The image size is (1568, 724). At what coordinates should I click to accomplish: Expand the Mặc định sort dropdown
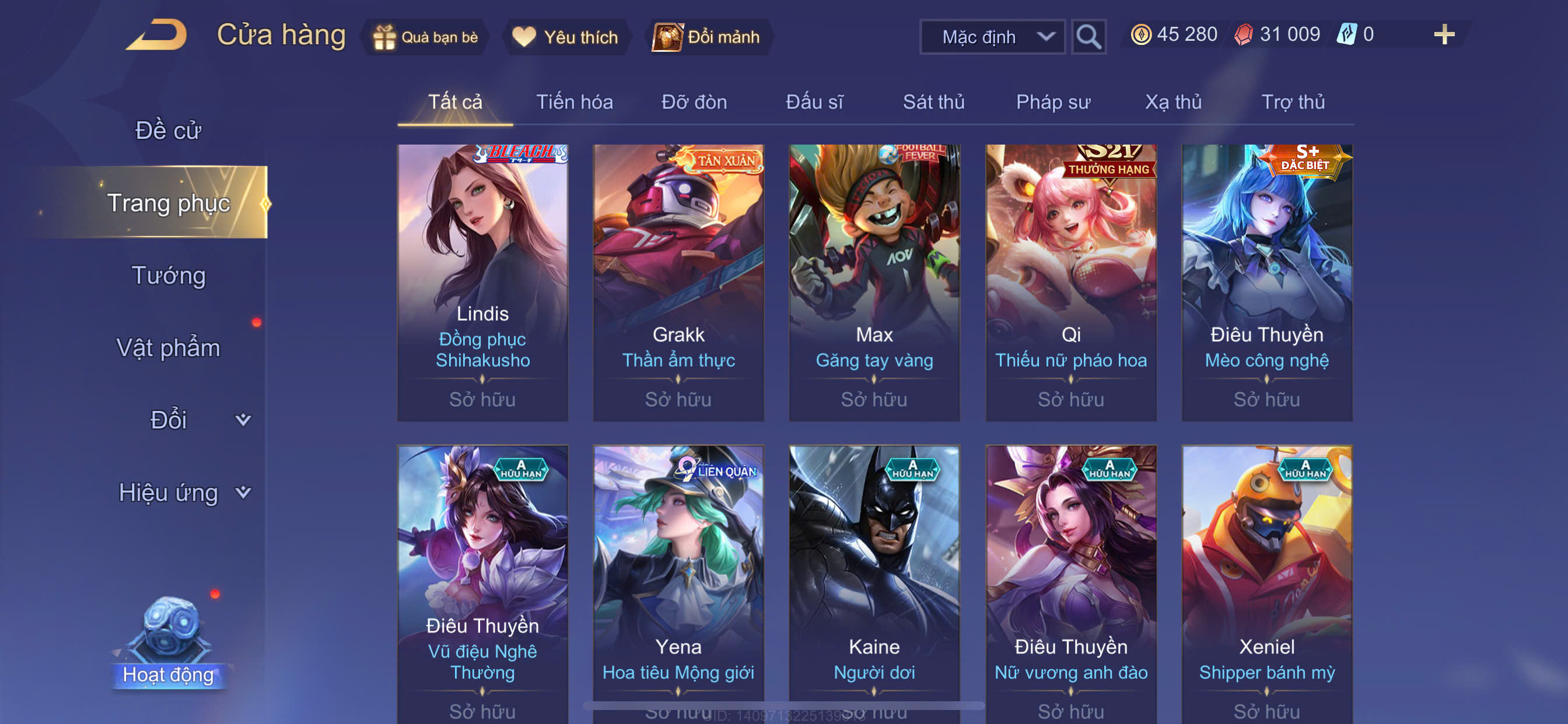tap(992, 37)
